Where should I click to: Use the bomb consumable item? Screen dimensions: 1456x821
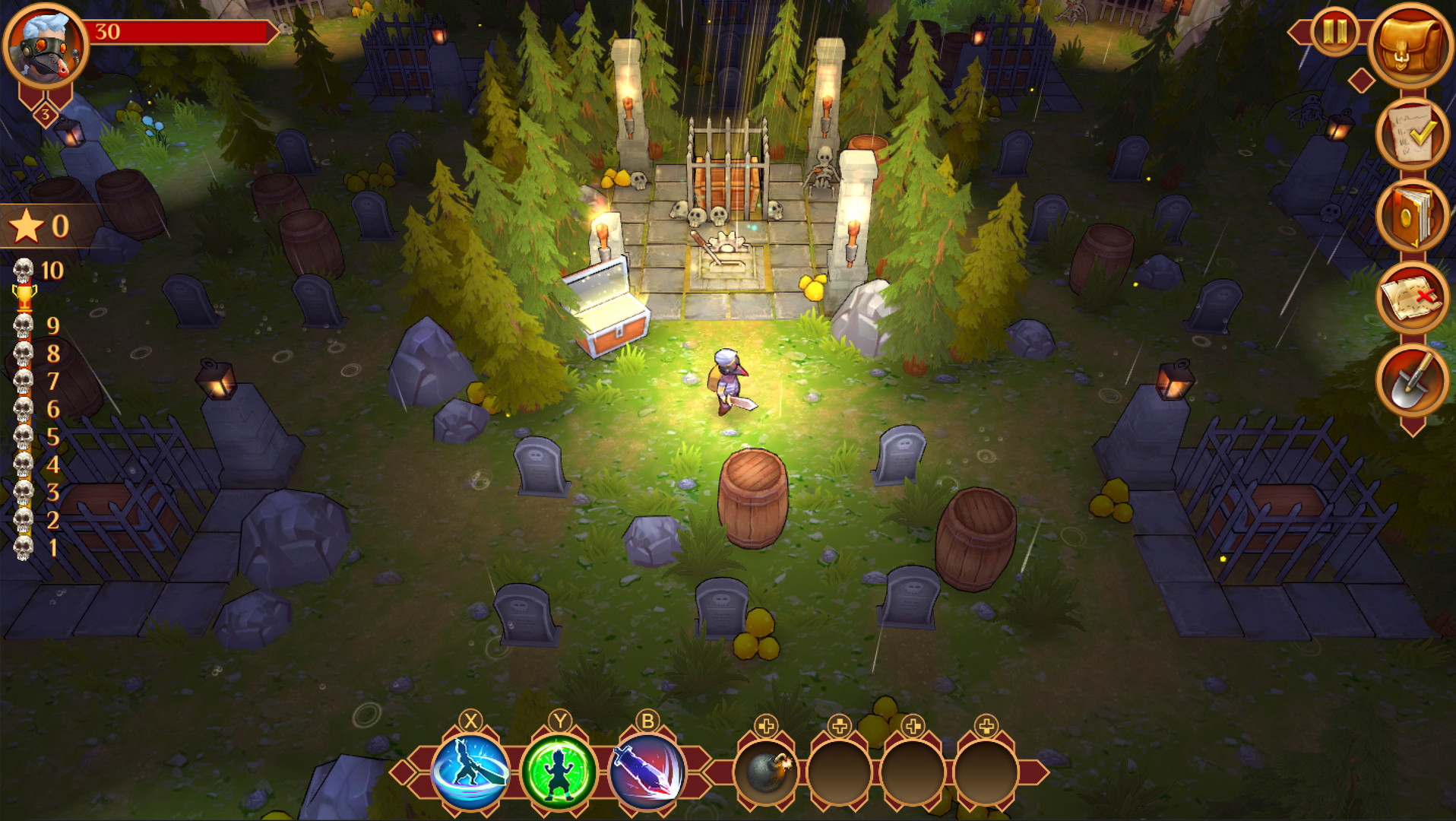click(x=766, y=769)
